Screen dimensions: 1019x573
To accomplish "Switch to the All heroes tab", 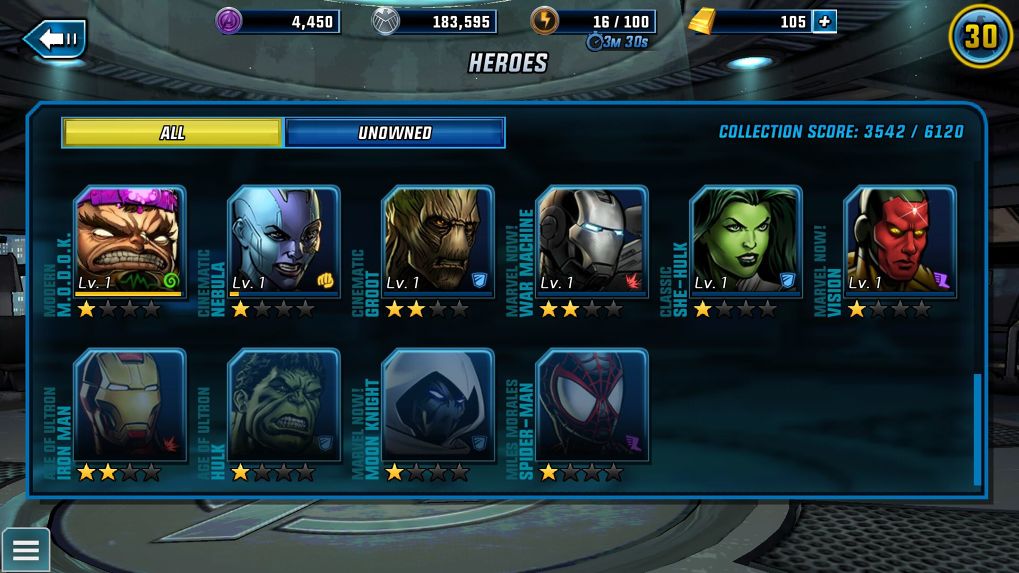I will pos(172,133).
